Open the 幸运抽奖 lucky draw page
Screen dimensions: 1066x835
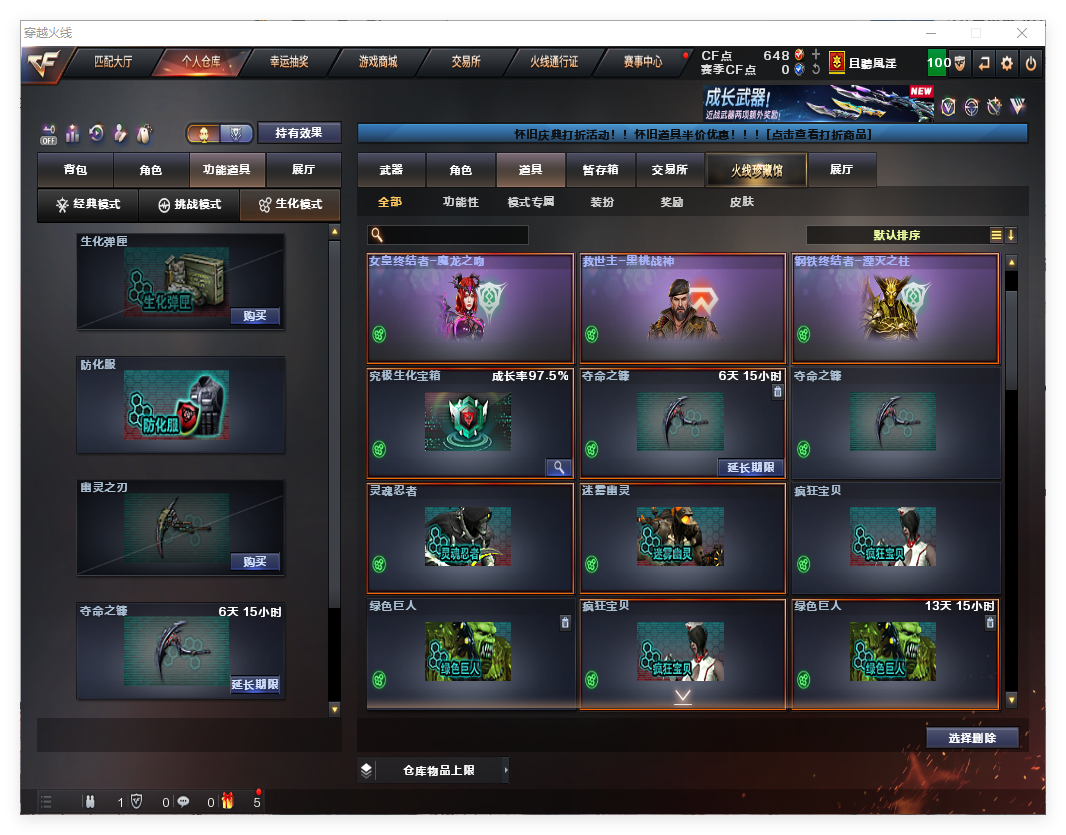(289, 62)
